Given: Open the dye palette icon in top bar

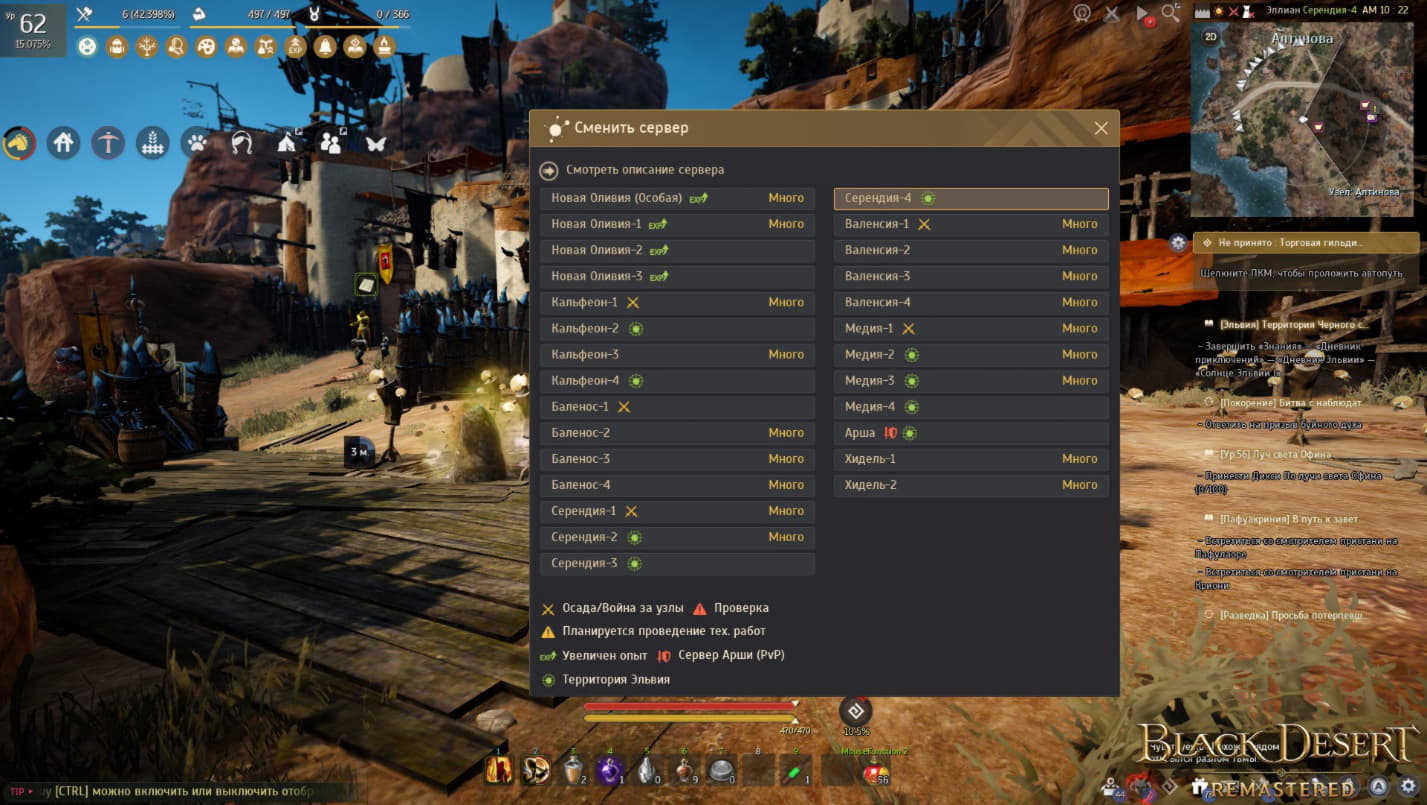Looking at the screenshot, I should (205, 46).
